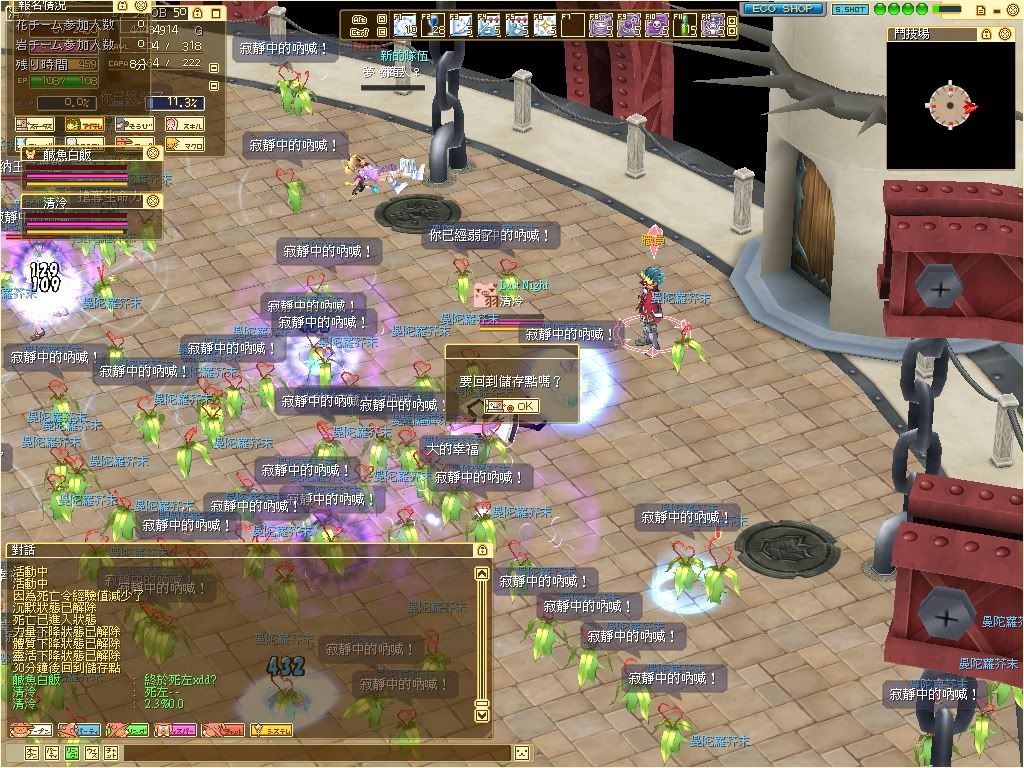The image size is (1024, 768).
Task: Open the そうび equipment menu
Action: 135,125
